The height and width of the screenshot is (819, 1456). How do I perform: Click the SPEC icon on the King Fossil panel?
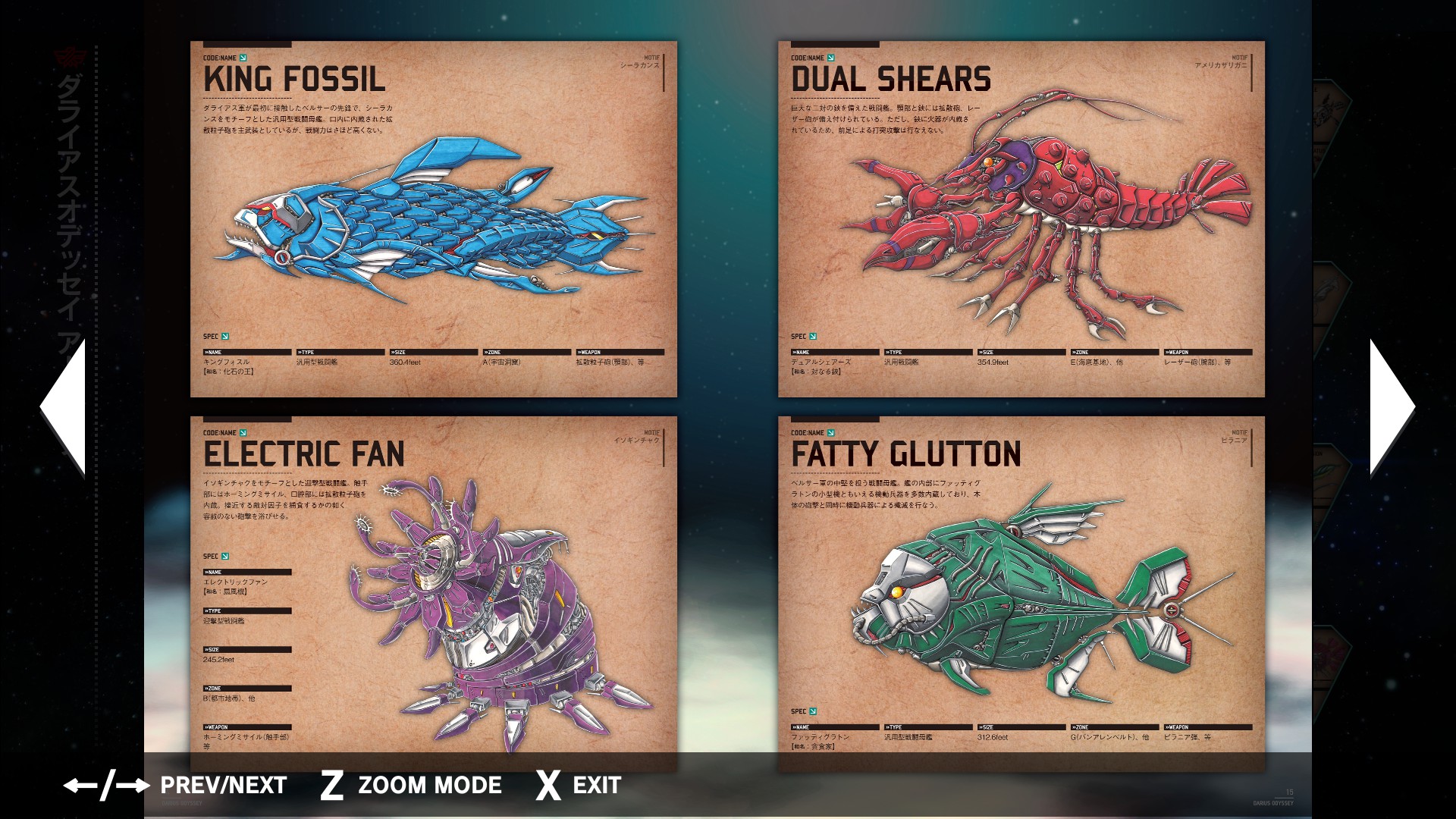224,335
